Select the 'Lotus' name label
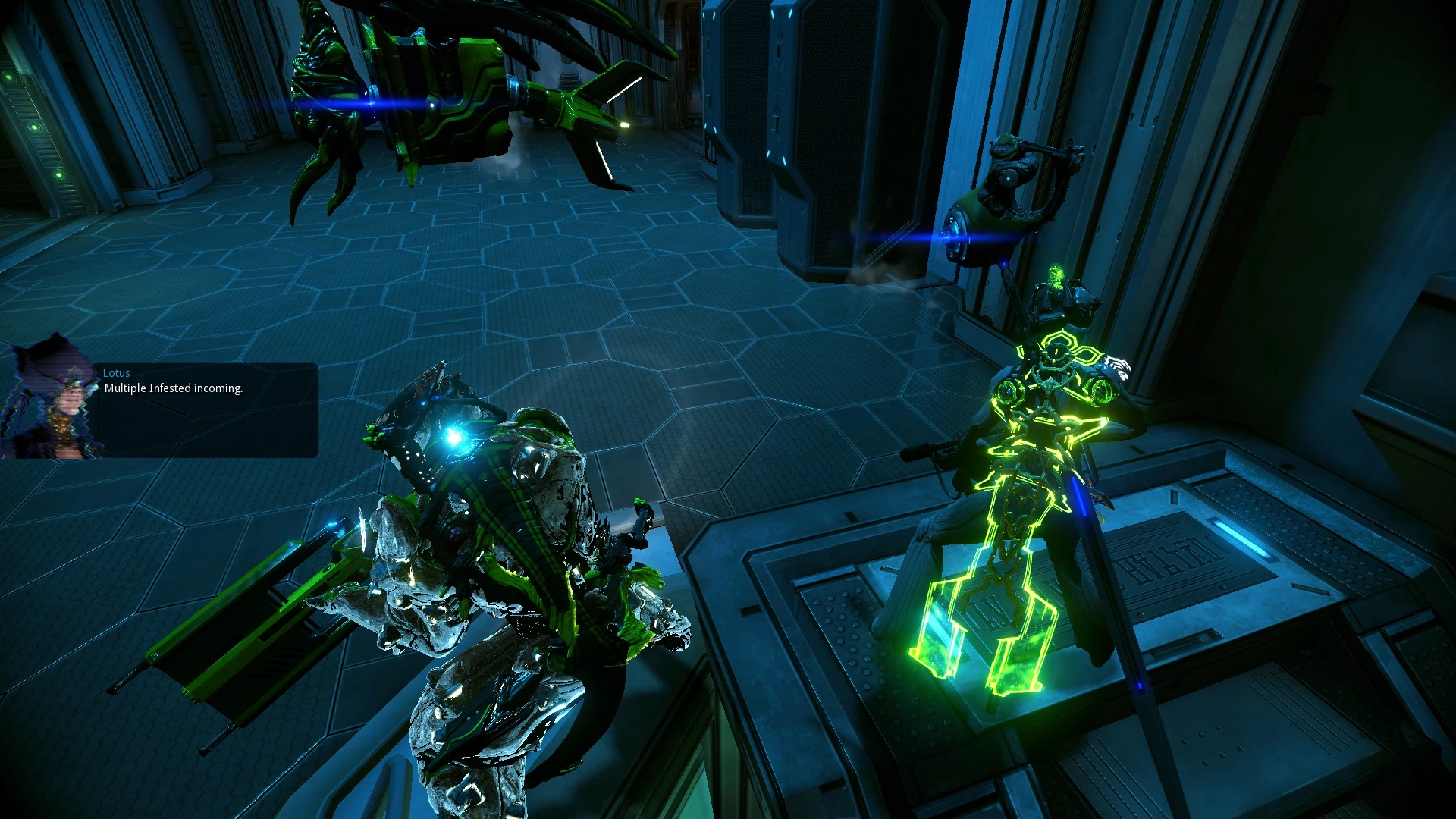This screenshot has height=819, width=1456. (117, 372)
